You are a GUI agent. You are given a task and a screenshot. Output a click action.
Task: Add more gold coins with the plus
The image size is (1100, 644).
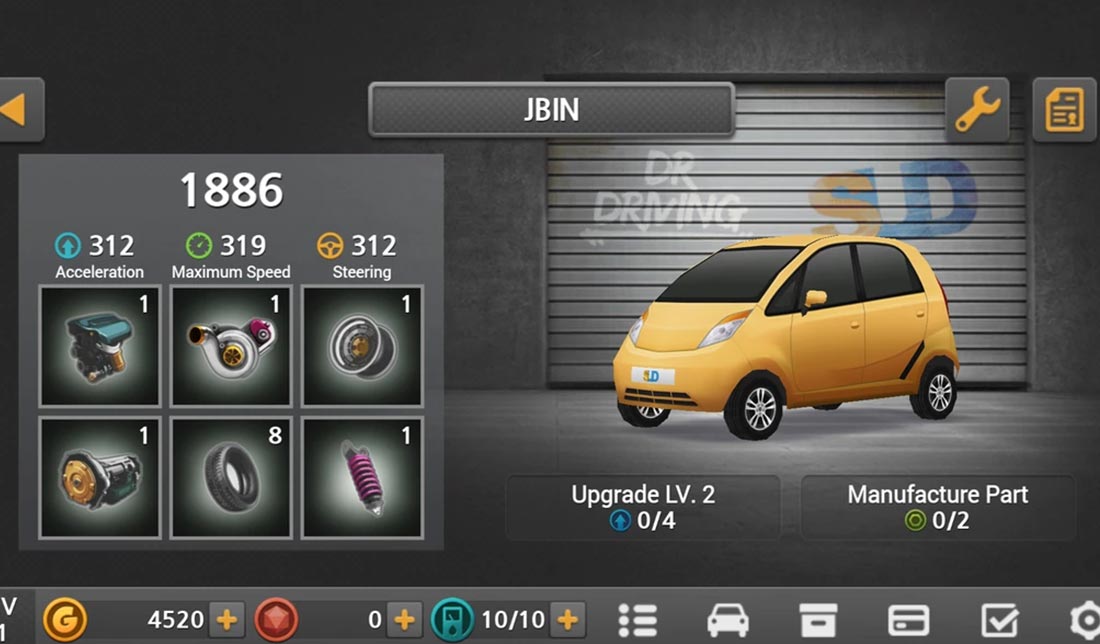(x=227, y=620)
